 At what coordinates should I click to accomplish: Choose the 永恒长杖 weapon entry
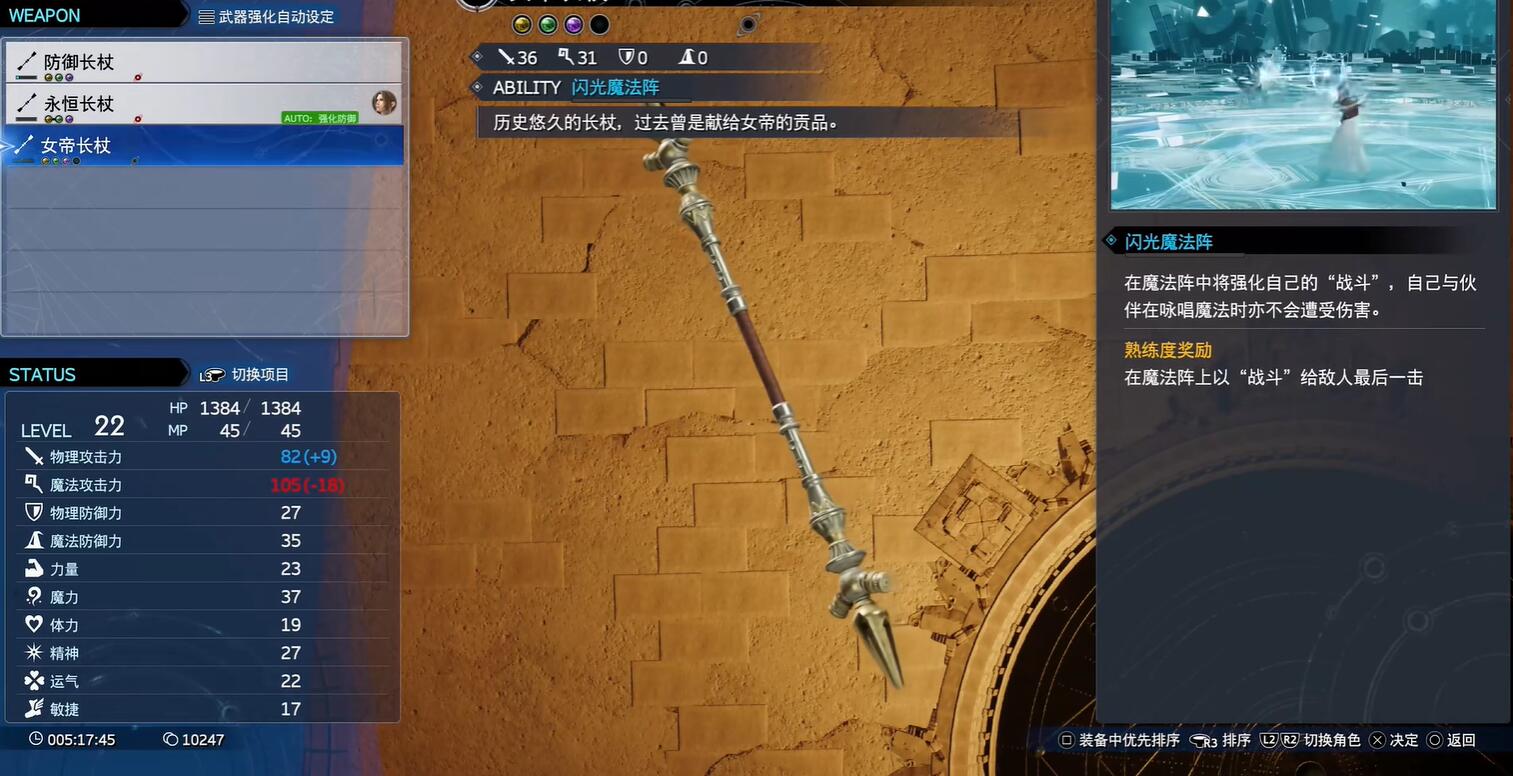click(x=203, y=104)
